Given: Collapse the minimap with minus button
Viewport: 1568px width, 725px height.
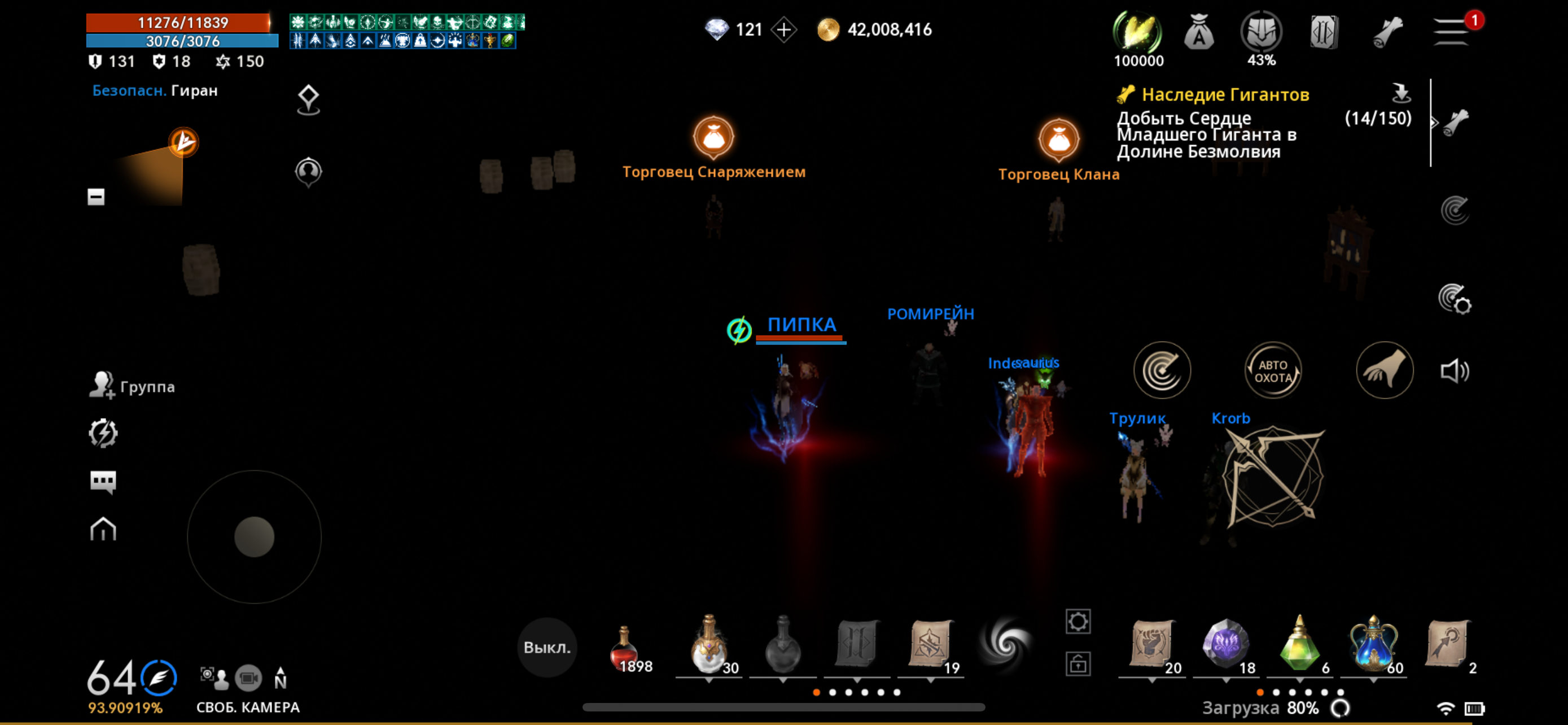Looking at the screenshot, I should click(x=95, y=196).
